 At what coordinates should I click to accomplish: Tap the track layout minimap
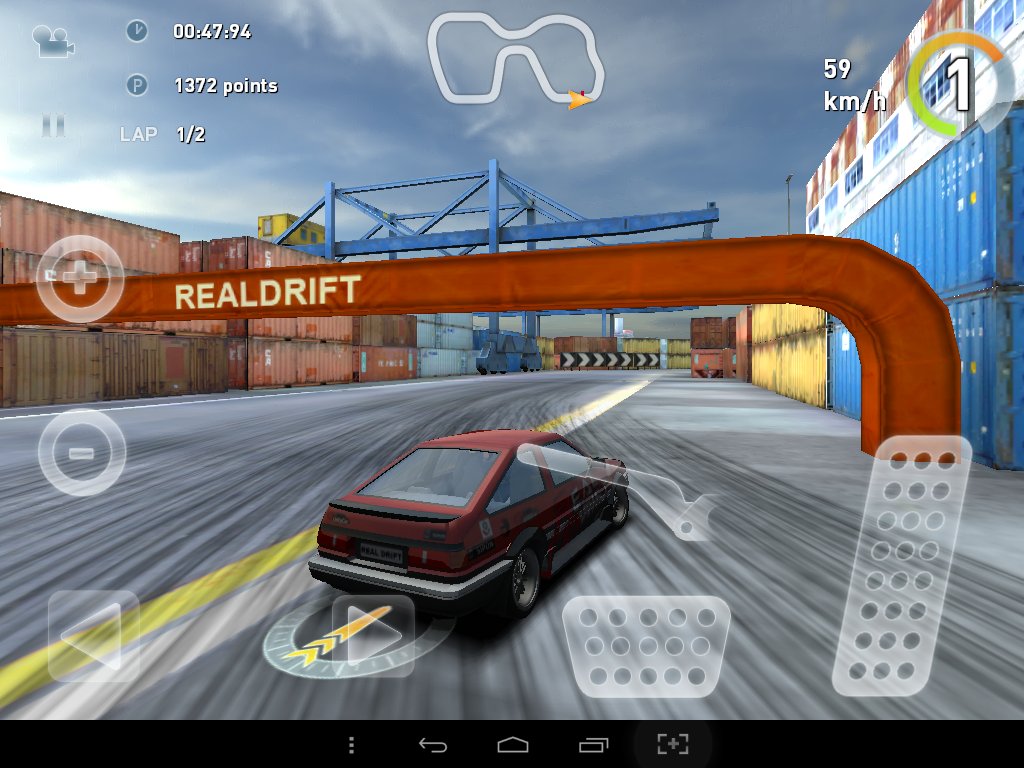coord(515,58)
